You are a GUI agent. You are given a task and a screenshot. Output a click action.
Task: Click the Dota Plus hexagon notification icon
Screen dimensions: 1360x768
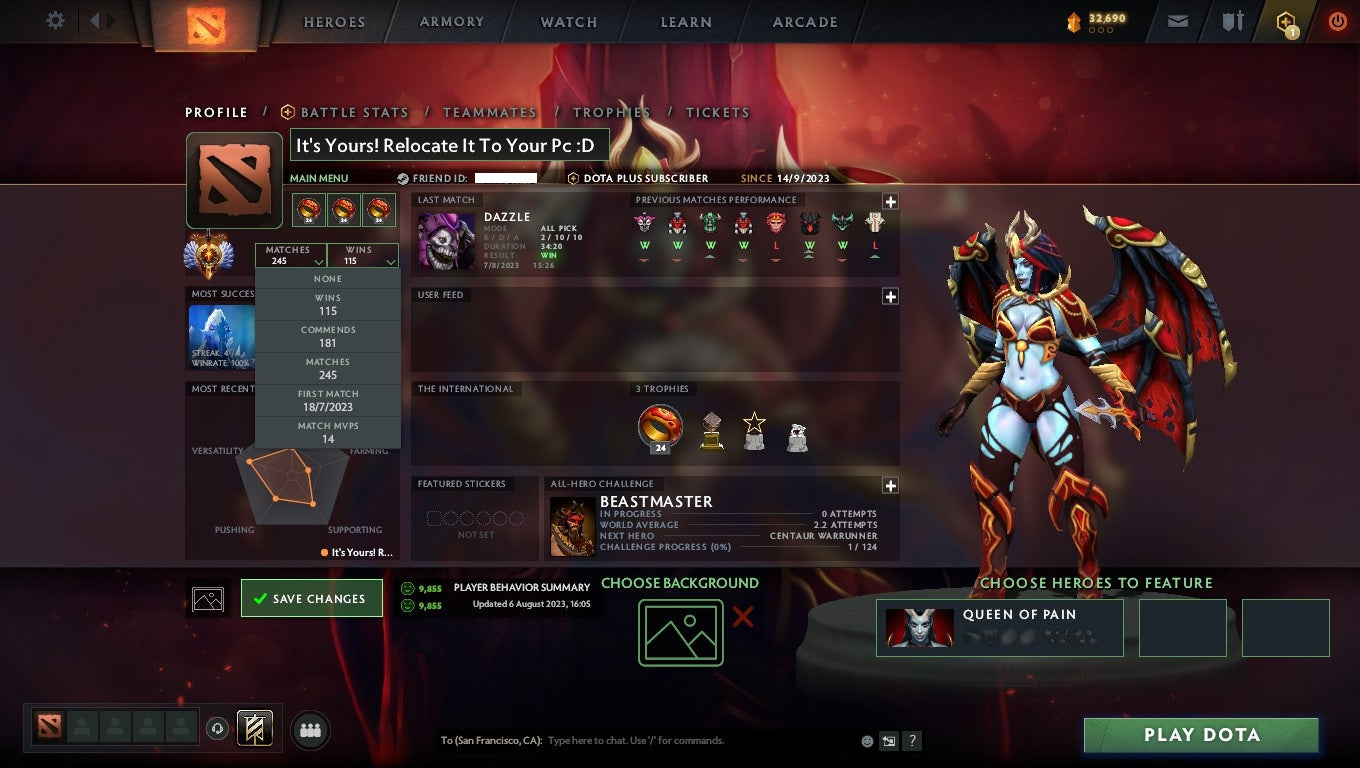point(1284,21)
